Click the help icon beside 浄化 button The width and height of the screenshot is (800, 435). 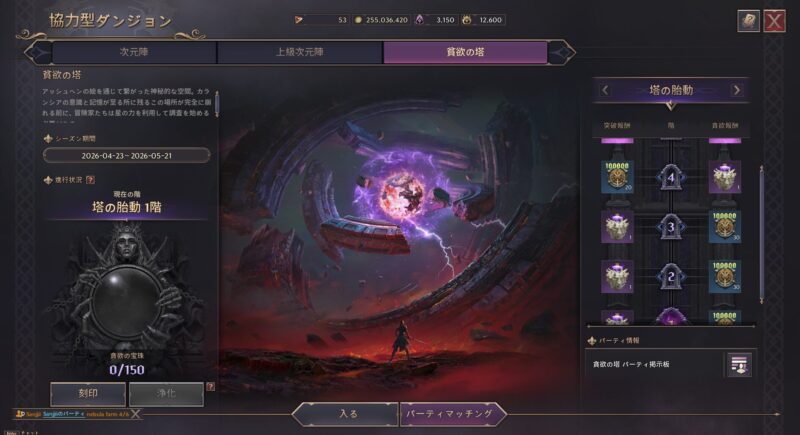(210, 387)
